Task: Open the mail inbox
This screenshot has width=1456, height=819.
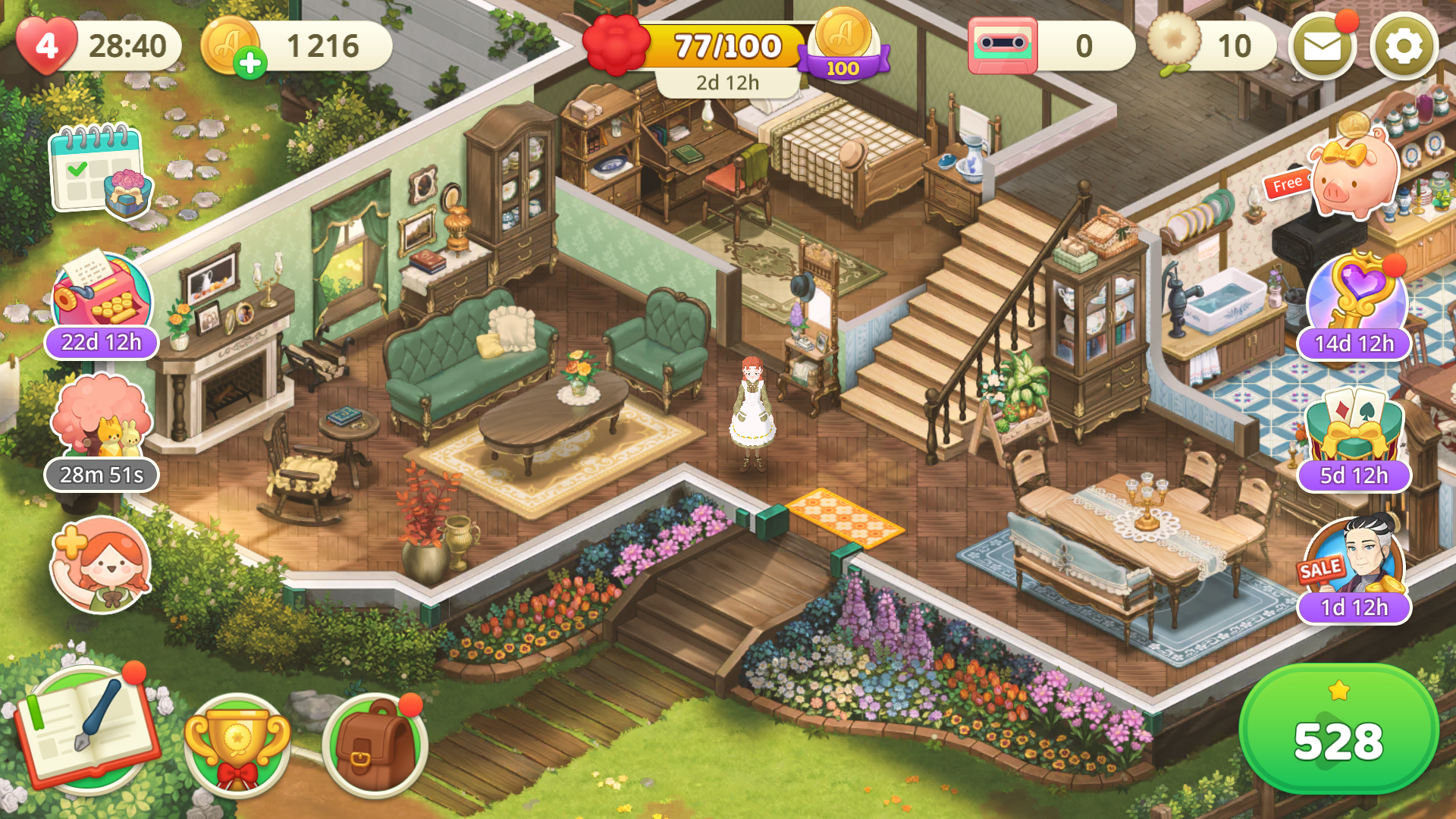Action: point(1321,45)
